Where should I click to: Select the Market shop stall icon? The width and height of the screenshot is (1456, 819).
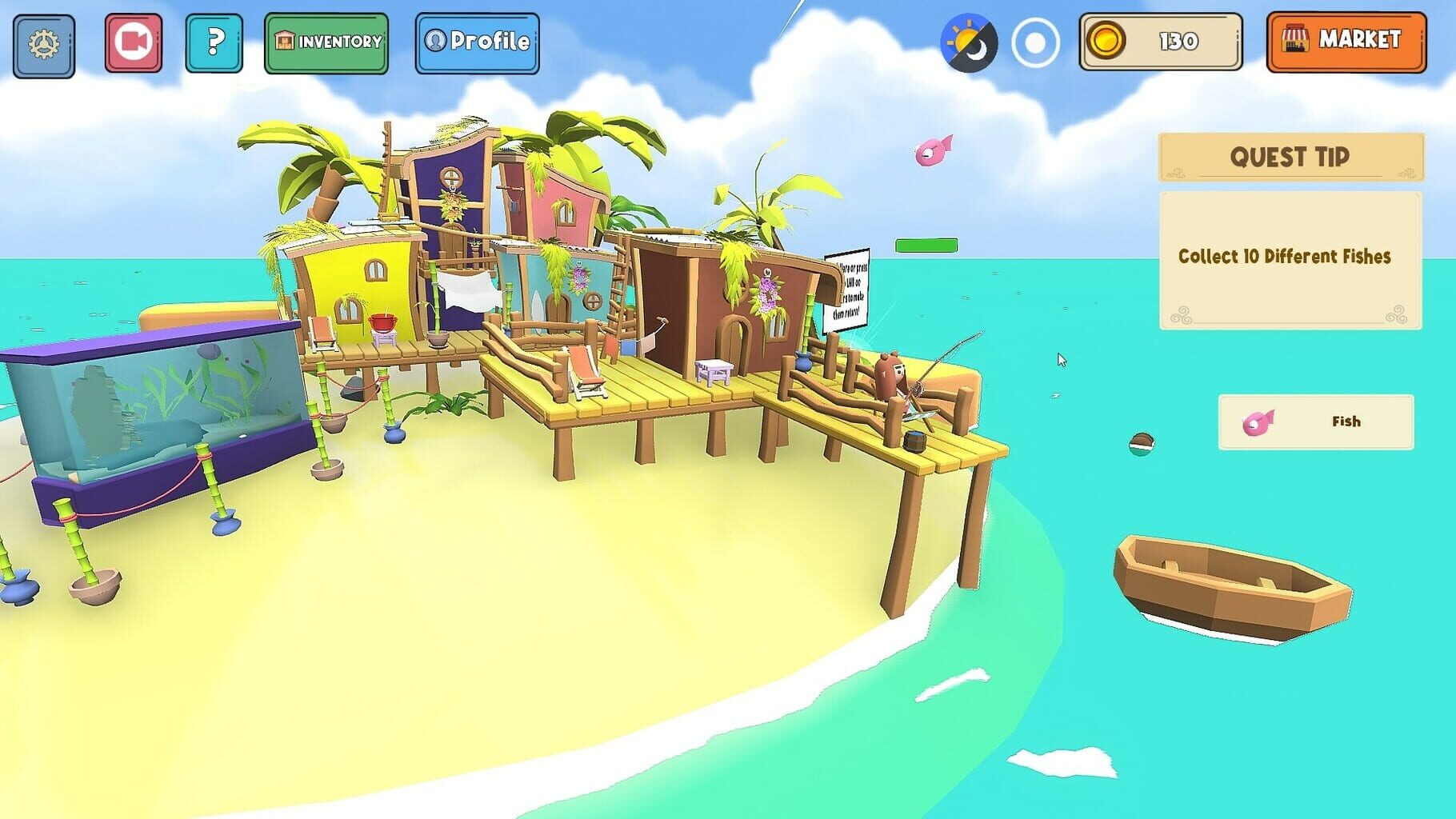(1294, 38)
